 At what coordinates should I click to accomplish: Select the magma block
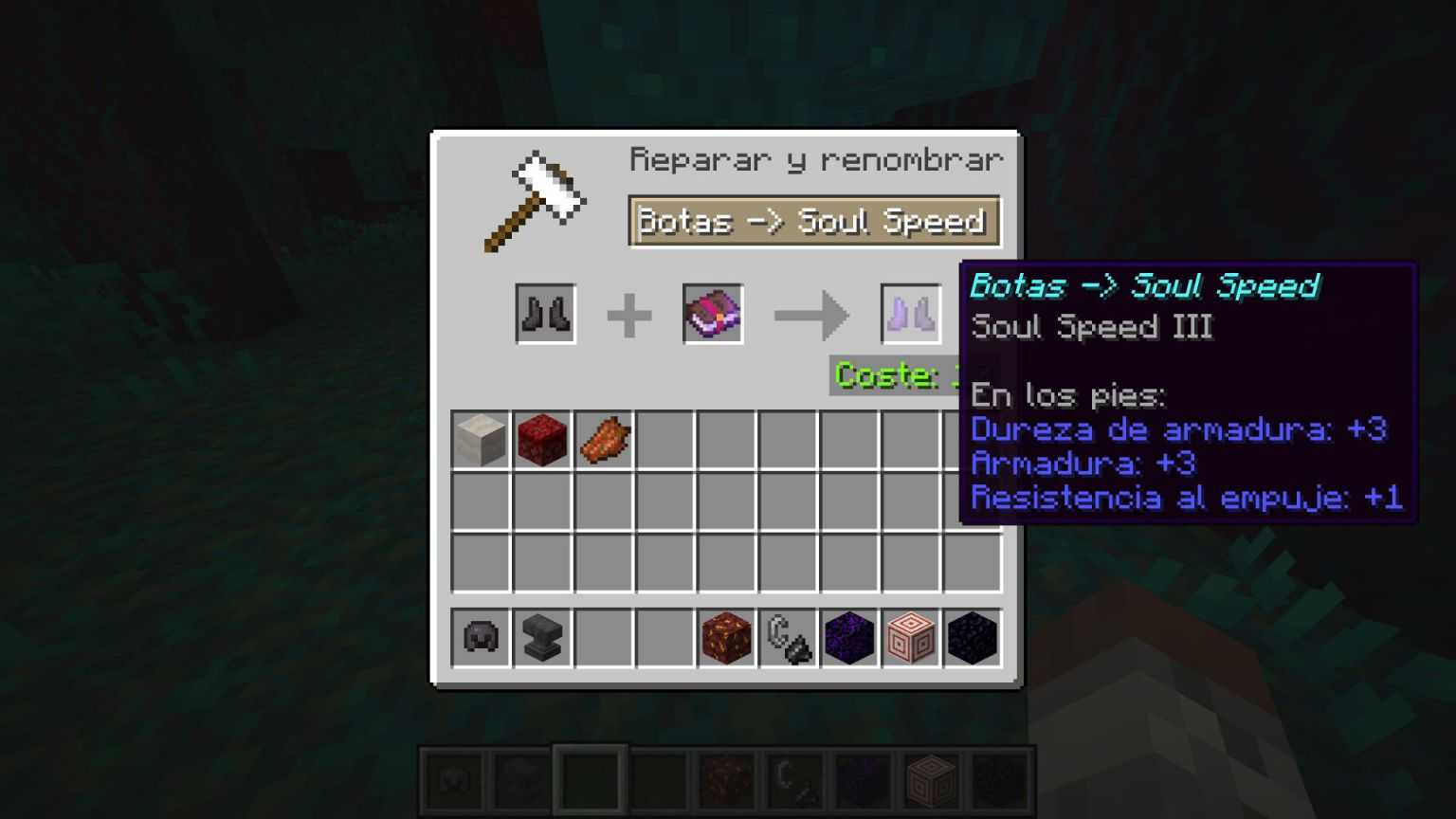click(726, 638)
